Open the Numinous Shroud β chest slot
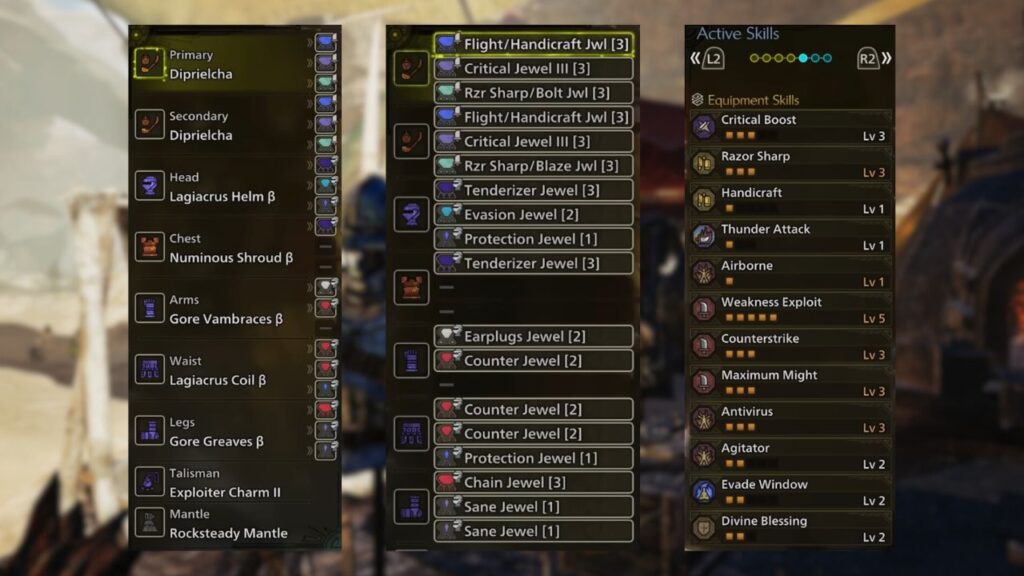The width and height of the screenshot is (1024, 576). click(x=220, y=248)
